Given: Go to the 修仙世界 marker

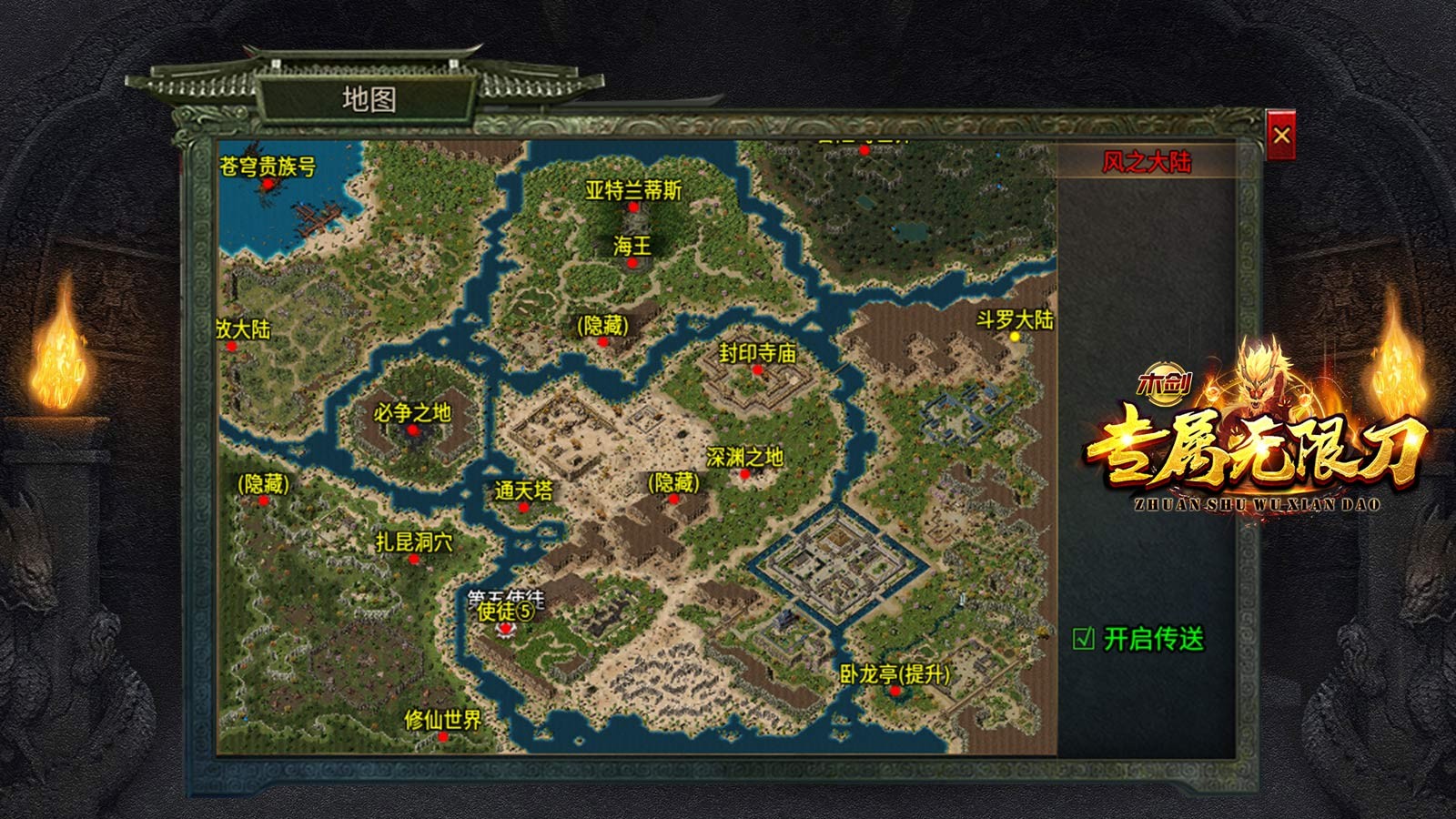Looking at the screenshot, I should coord(443,736).
